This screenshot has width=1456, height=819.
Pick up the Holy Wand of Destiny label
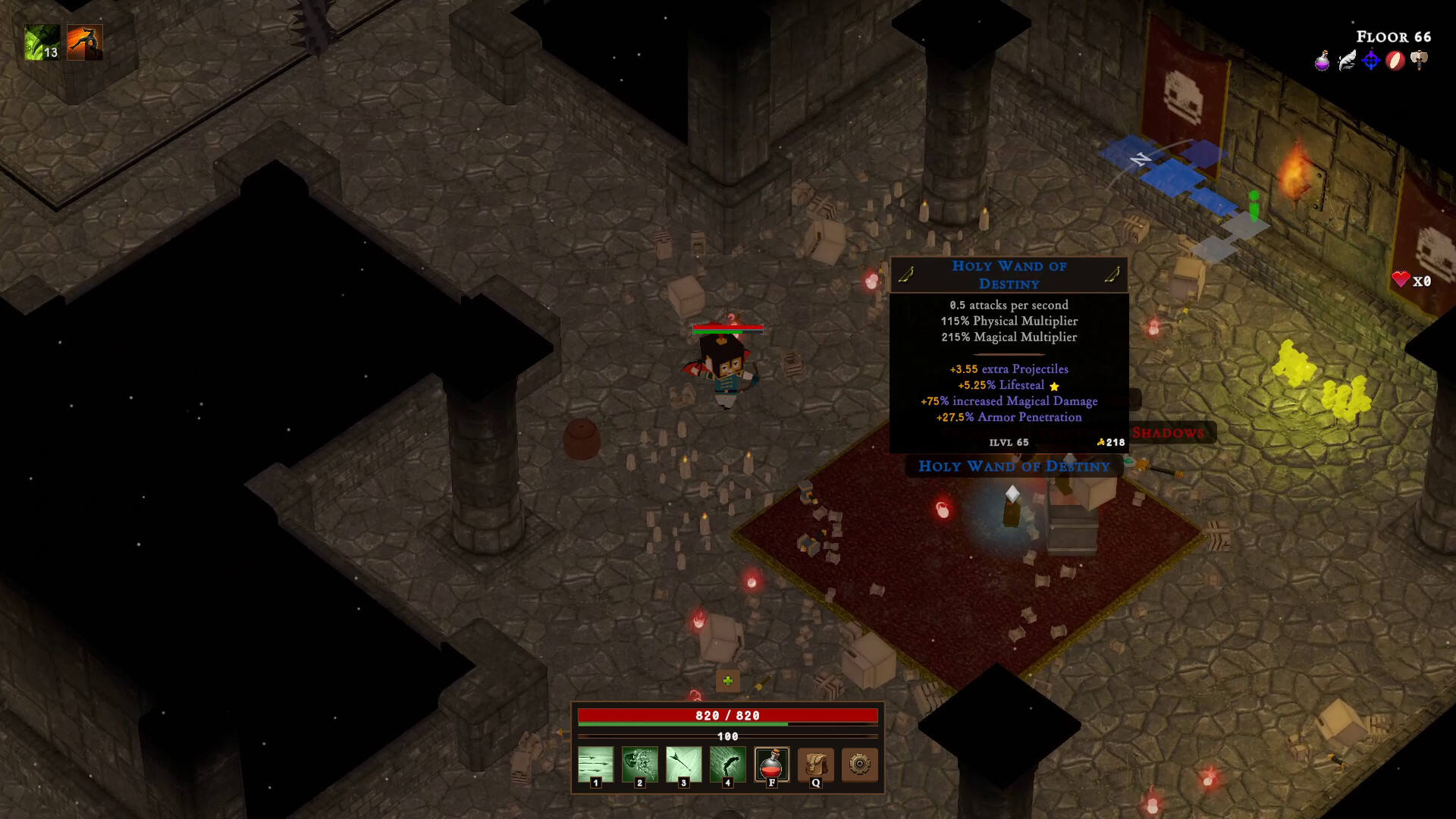click(1014, 466)
